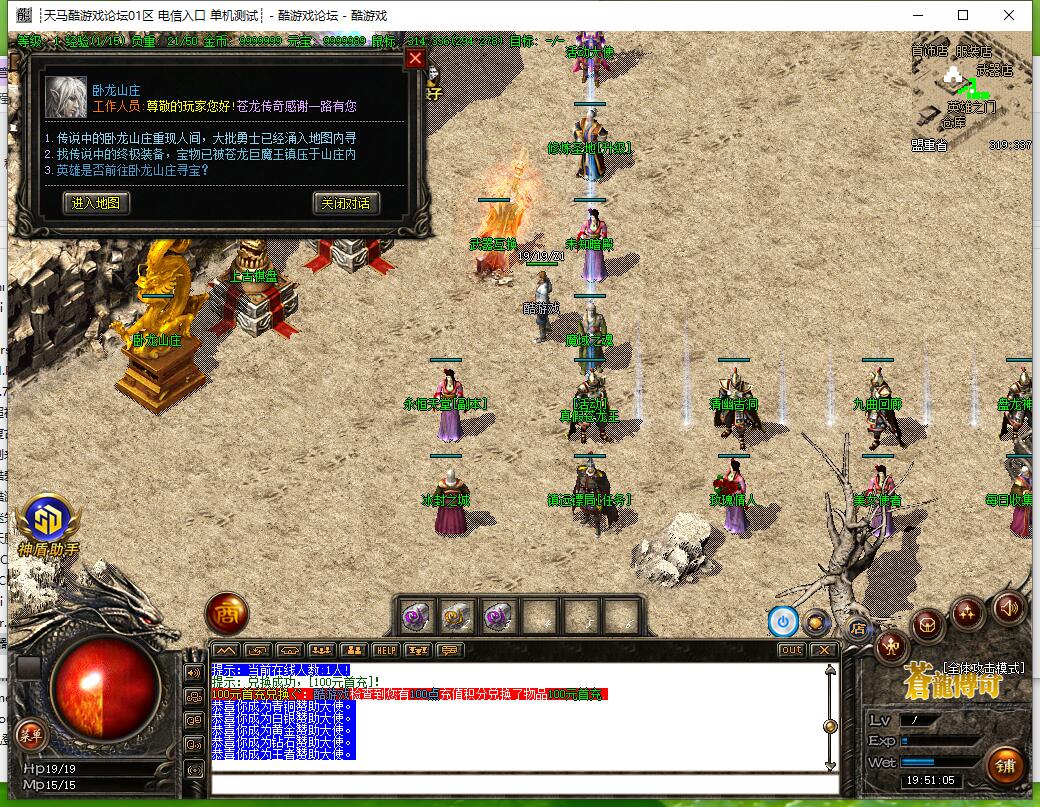Click the chat text input field
The image size is (1040, 807).
520,783
